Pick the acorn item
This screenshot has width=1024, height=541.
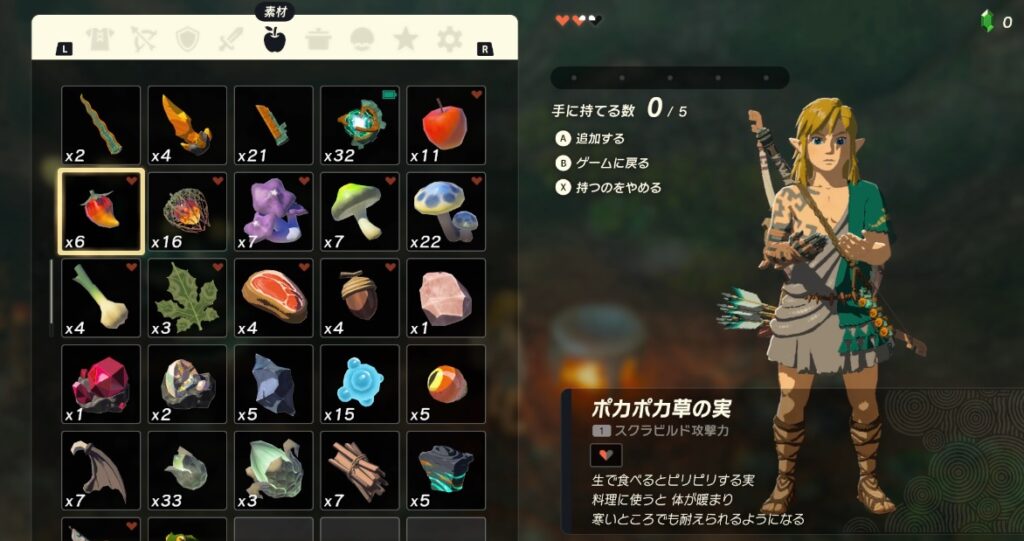click(360, 298)
